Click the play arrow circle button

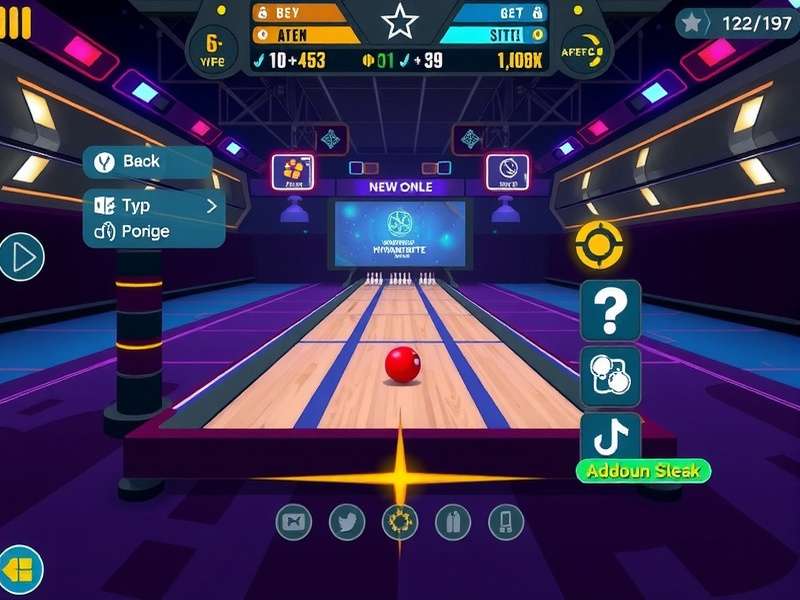point(21,258)
